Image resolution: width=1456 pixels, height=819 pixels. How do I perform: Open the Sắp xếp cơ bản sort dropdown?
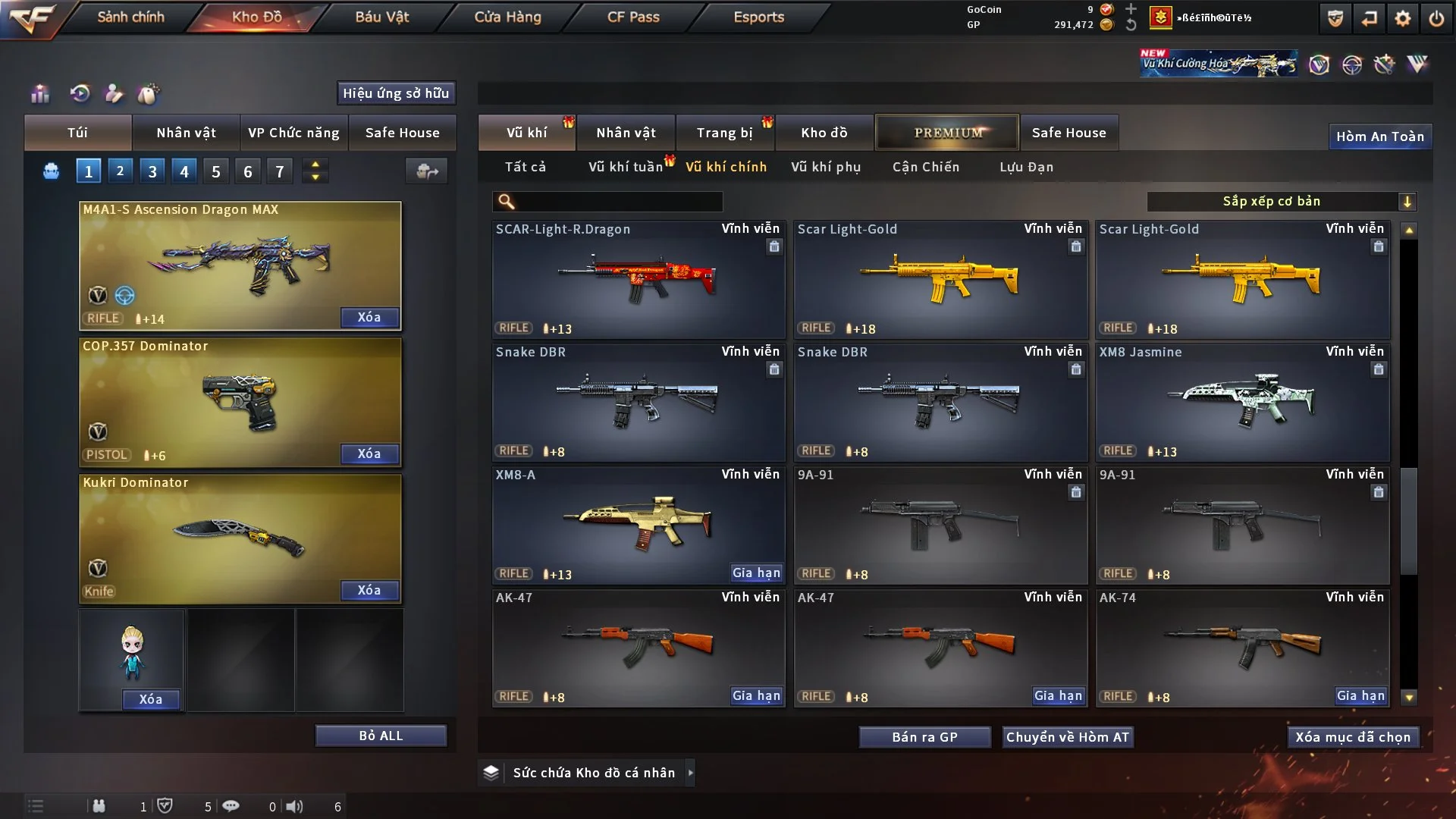[1281, 201]
